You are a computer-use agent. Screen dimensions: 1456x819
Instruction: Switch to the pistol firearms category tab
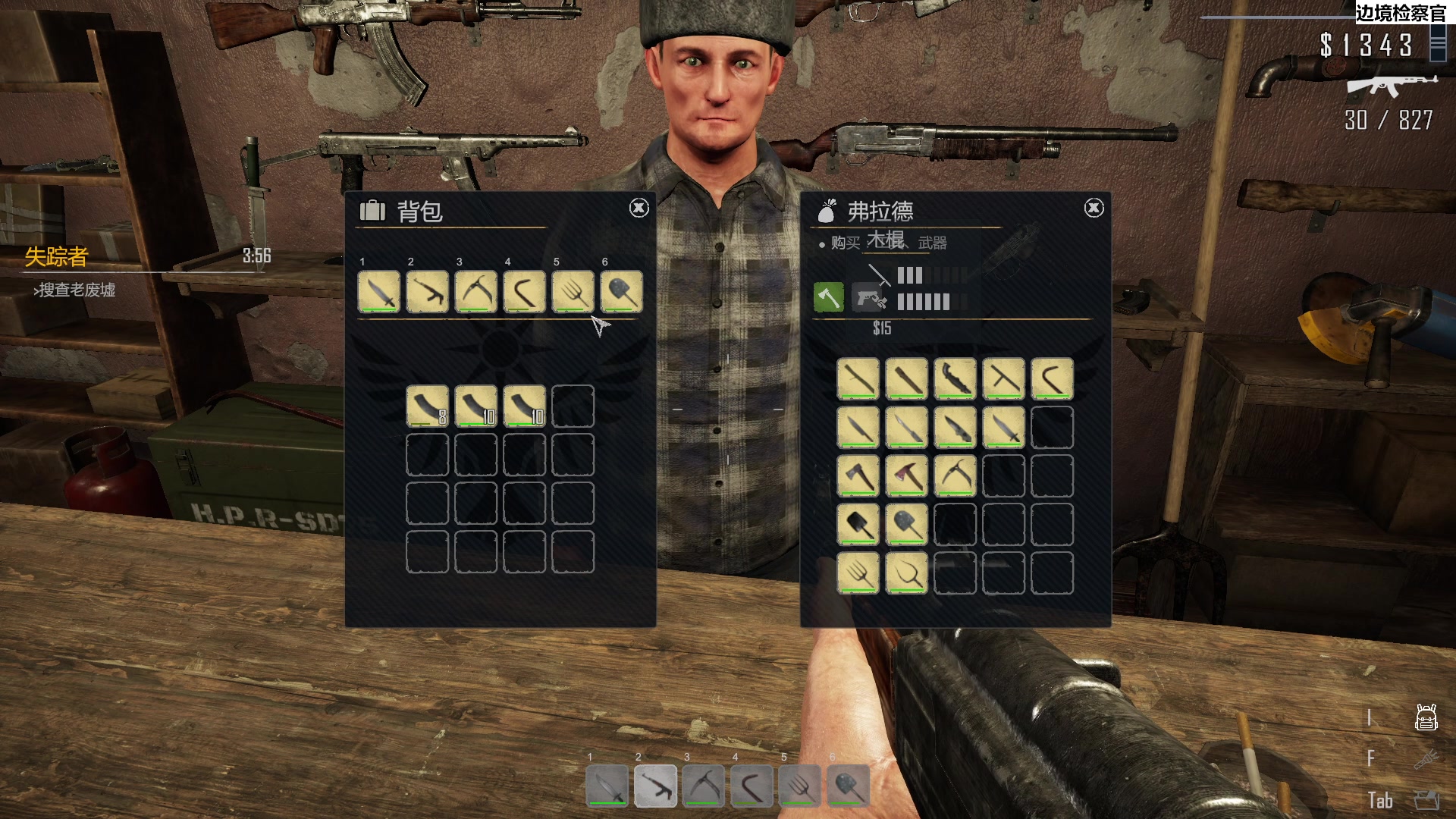[x=869, y=298]
